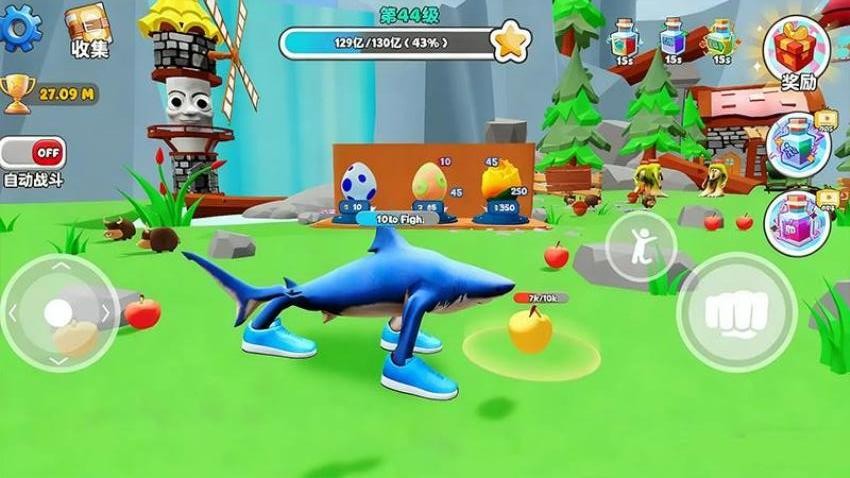Activate the red-green potion with 15s timer
This screenshot has height=478, width=850.
click(624, 38)
